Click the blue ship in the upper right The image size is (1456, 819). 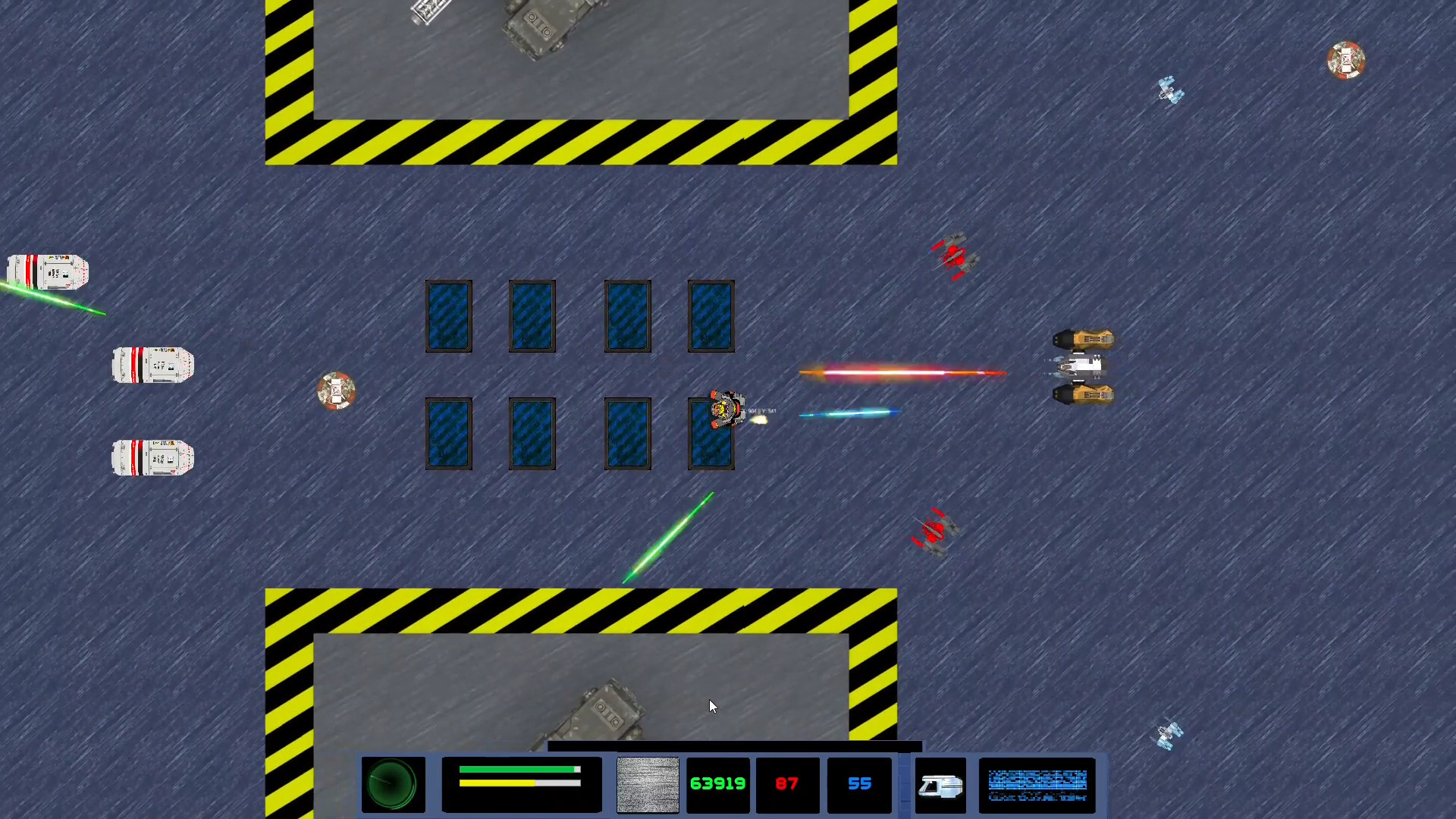pos(1168,91)
